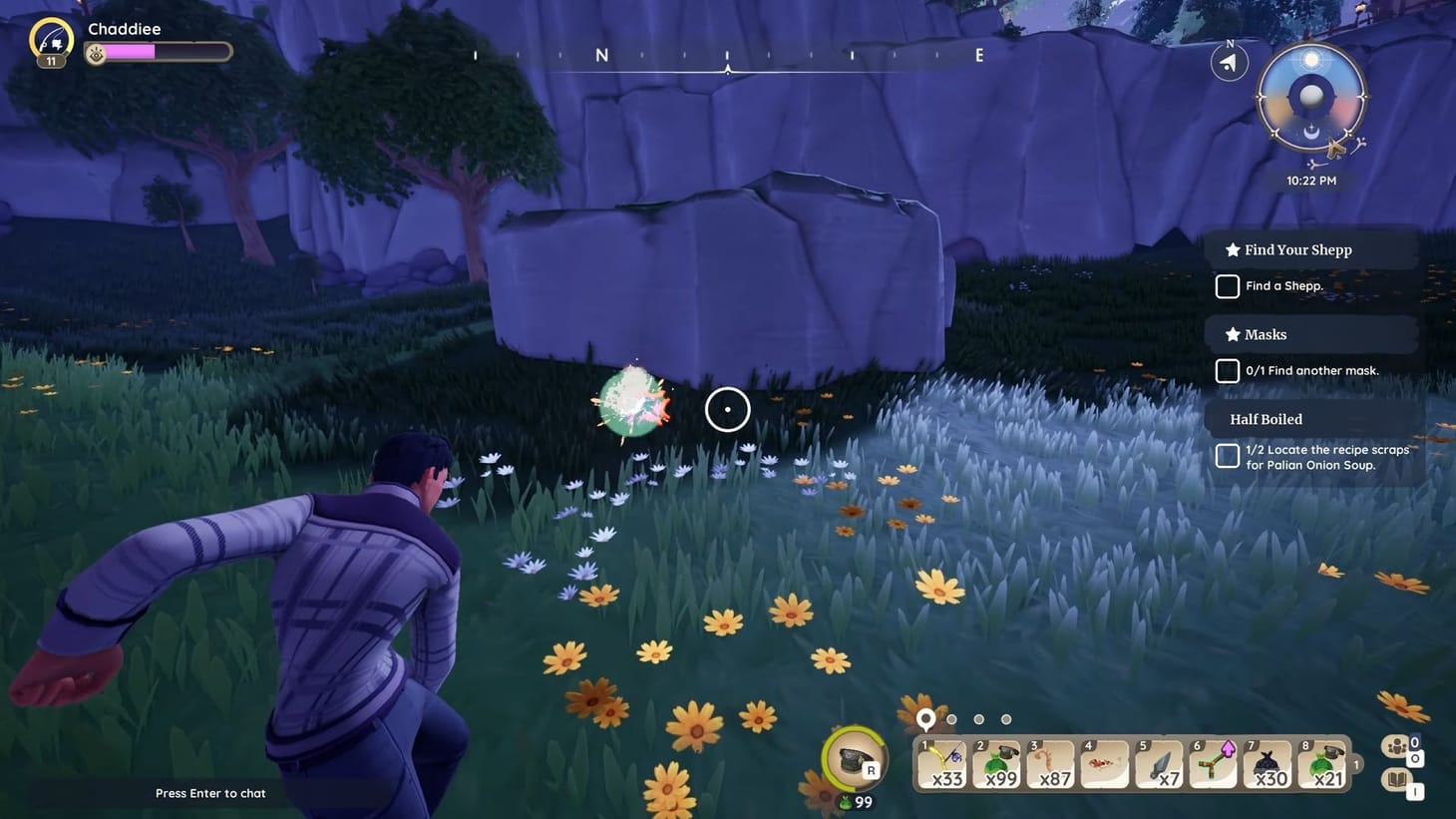Image resolution: width=1456 pixels, height=819 pixels.
Task: Select the fourth hotbar page dot
Action: (x=1005, y=718)
